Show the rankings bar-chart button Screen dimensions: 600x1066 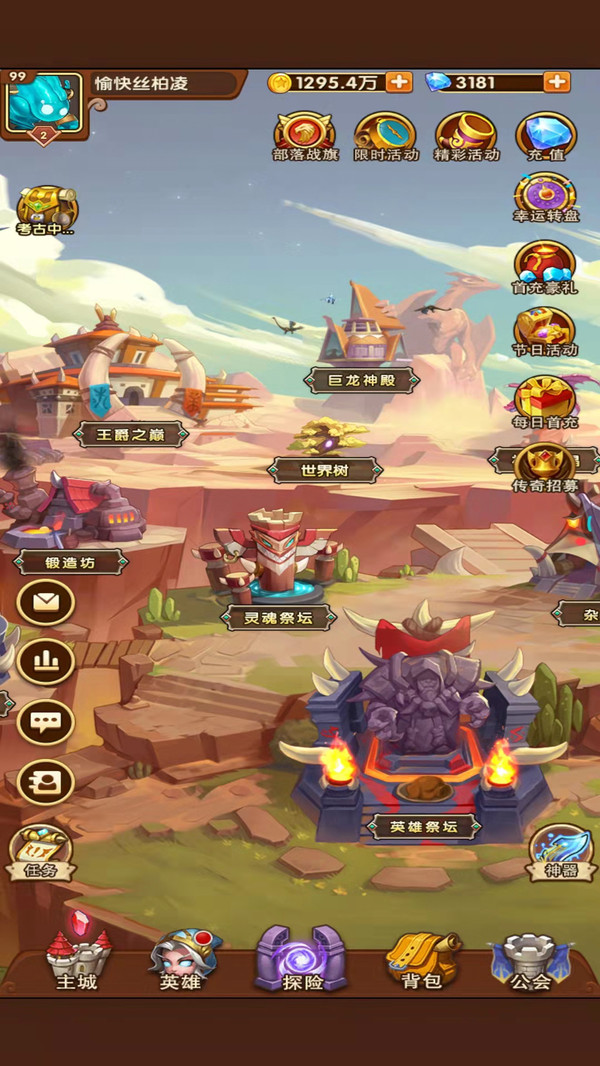tap(46, 661)
